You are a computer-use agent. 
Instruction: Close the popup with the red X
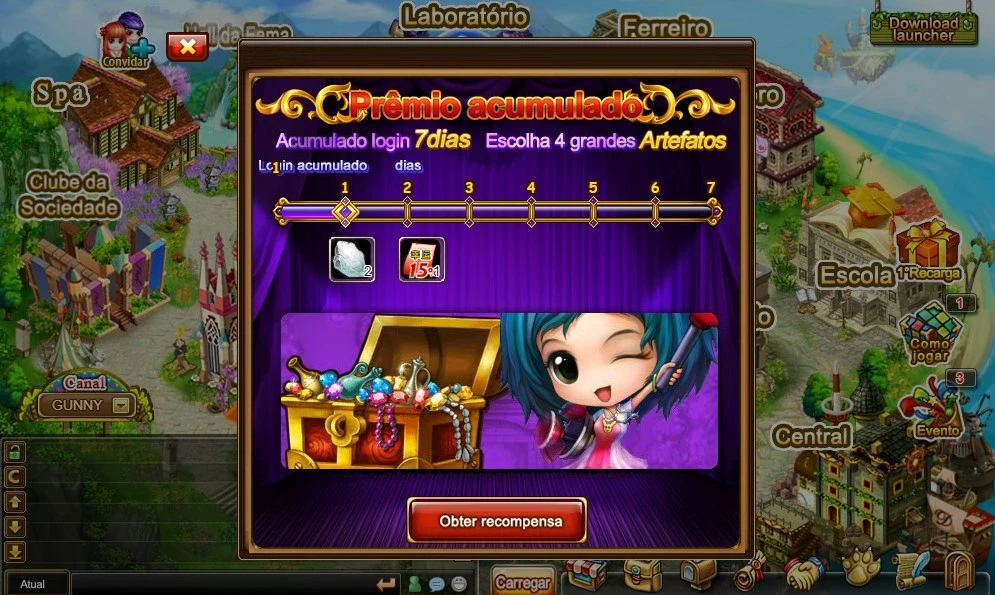(x=187, y=46)
